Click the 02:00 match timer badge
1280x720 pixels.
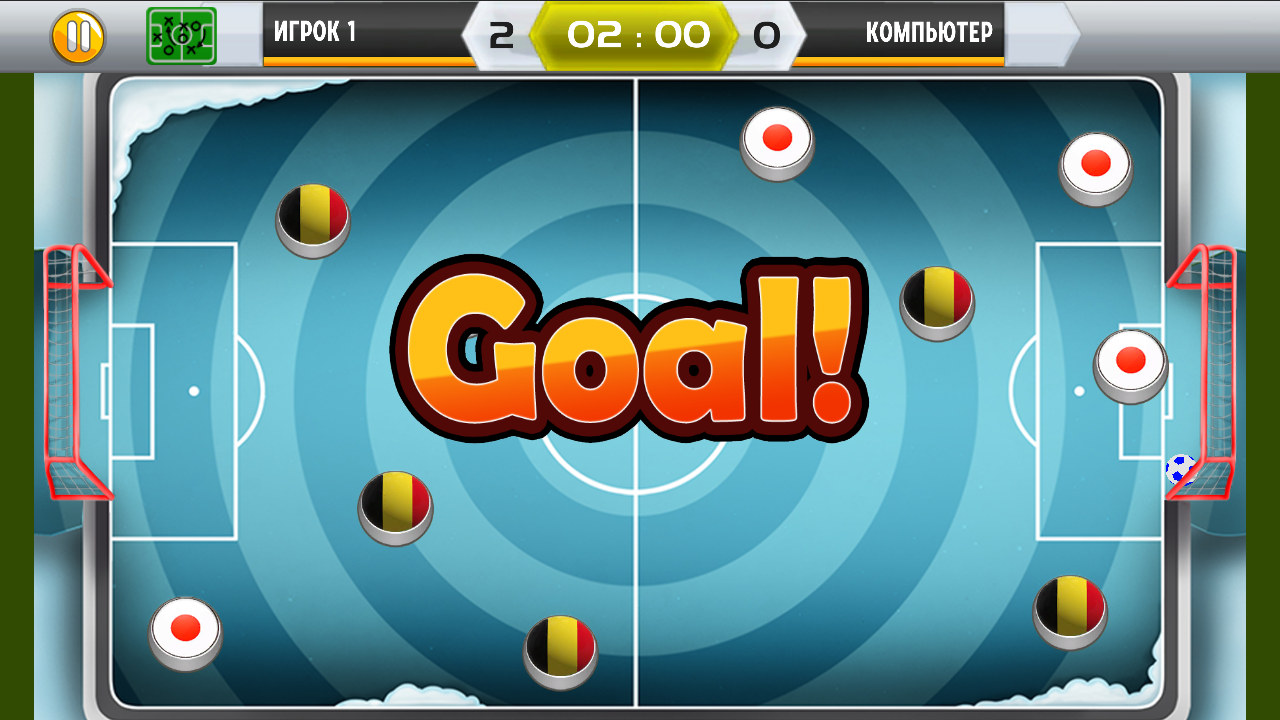pos(640,33)
